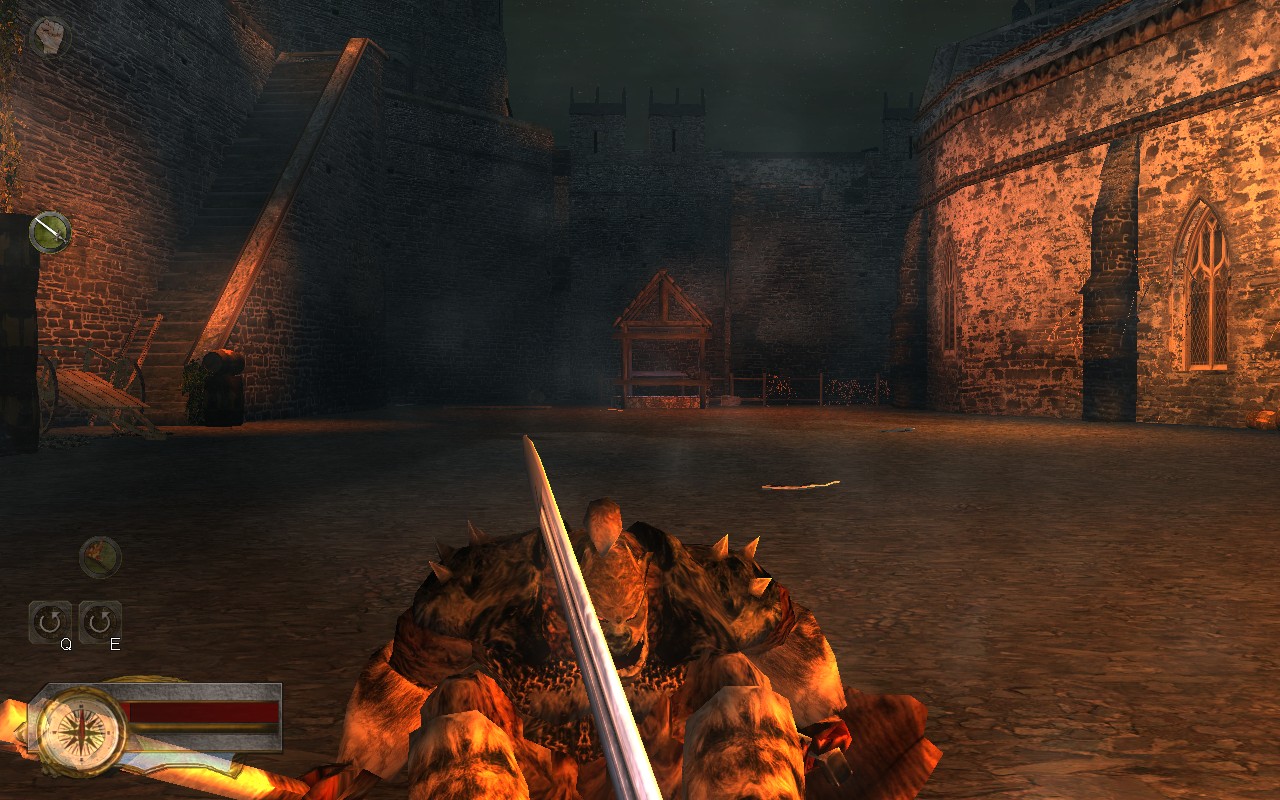Click the compass rose on the HUD
This screenshot has height=800, width=1280.
click(83, 733)
